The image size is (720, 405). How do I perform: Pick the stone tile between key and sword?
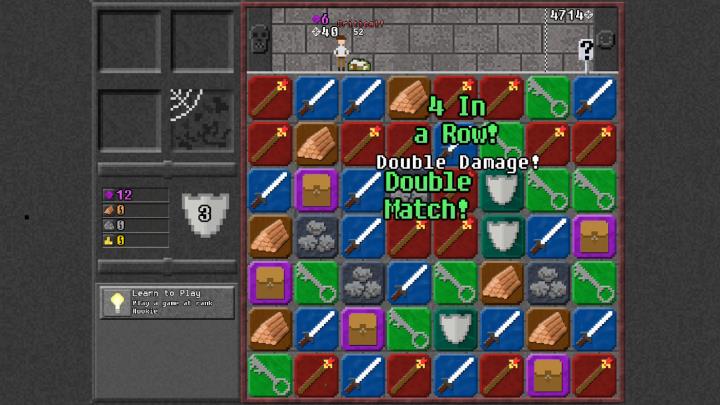[362, 283]
